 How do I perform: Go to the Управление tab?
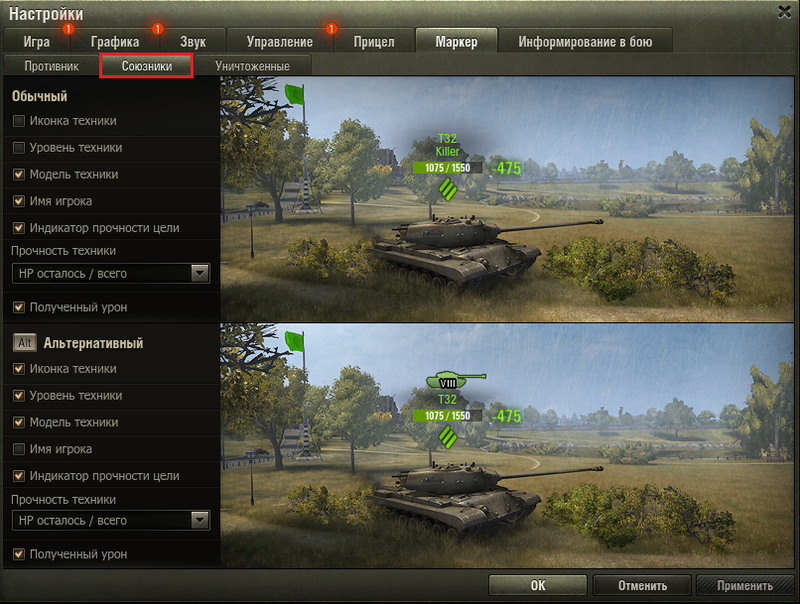coord(279,42)
